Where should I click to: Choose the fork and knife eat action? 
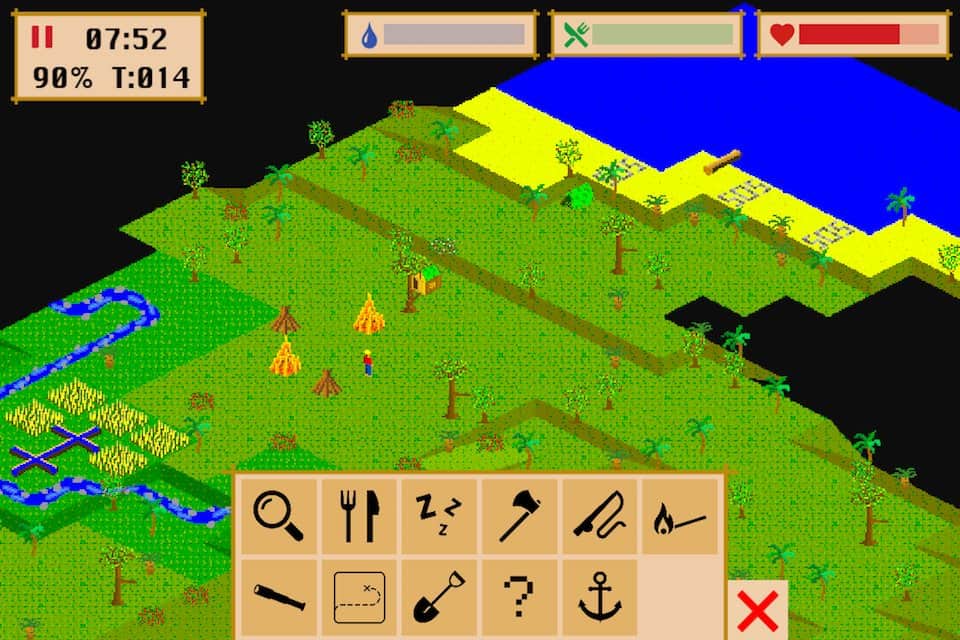359,515
